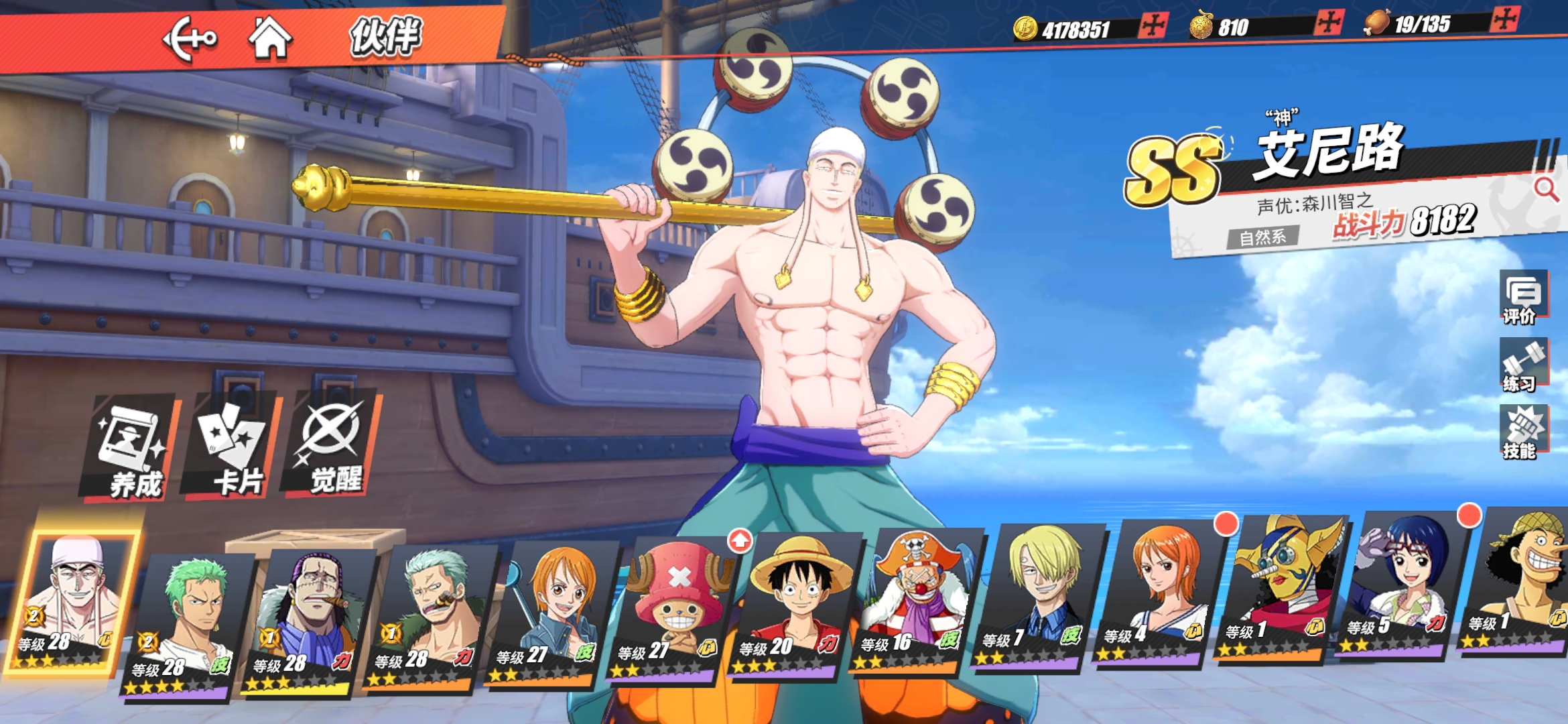Open the 评价 reviews panel

(1522, 298)
